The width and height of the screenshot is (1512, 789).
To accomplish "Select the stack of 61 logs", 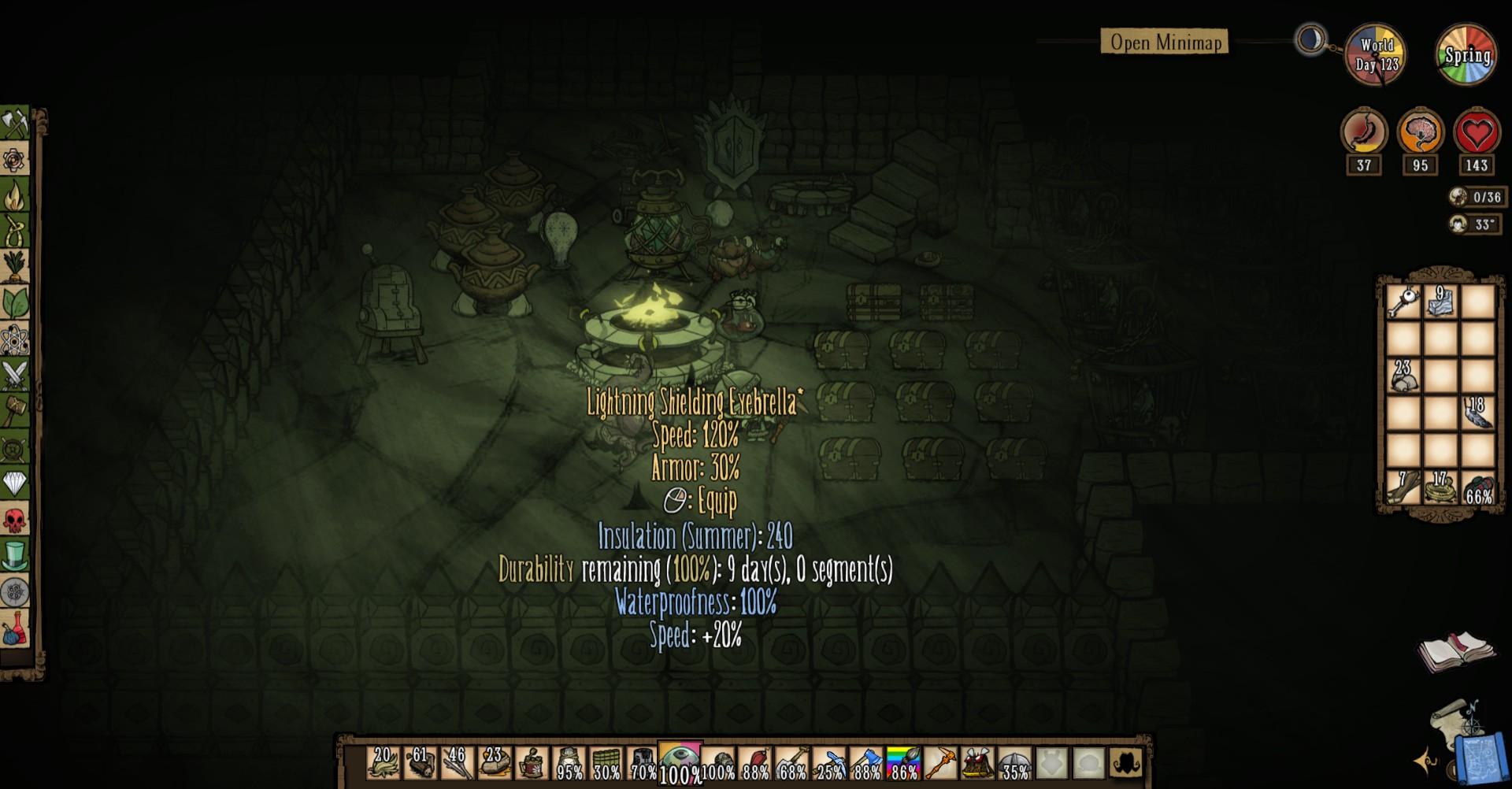I will pos(421,763).
